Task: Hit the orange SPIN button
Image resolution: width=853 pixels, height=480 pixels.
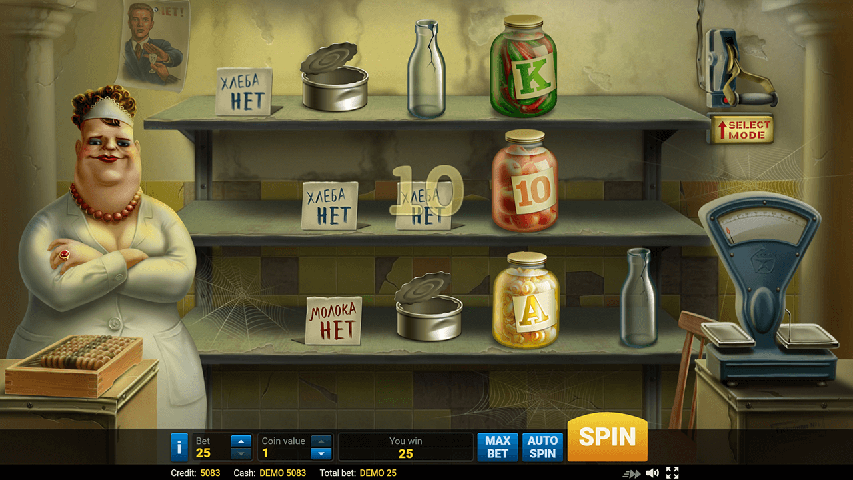Action: pyautogui.click(x=607, y=437)
